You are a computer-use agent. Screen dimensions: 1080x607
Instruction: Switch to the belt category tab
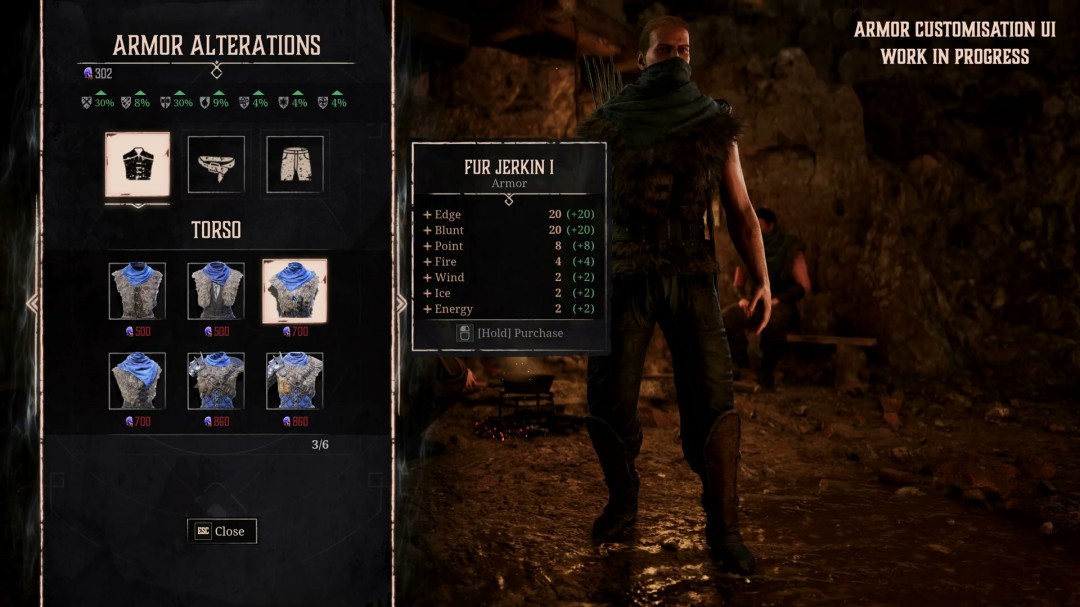click(x=216, y=165)
